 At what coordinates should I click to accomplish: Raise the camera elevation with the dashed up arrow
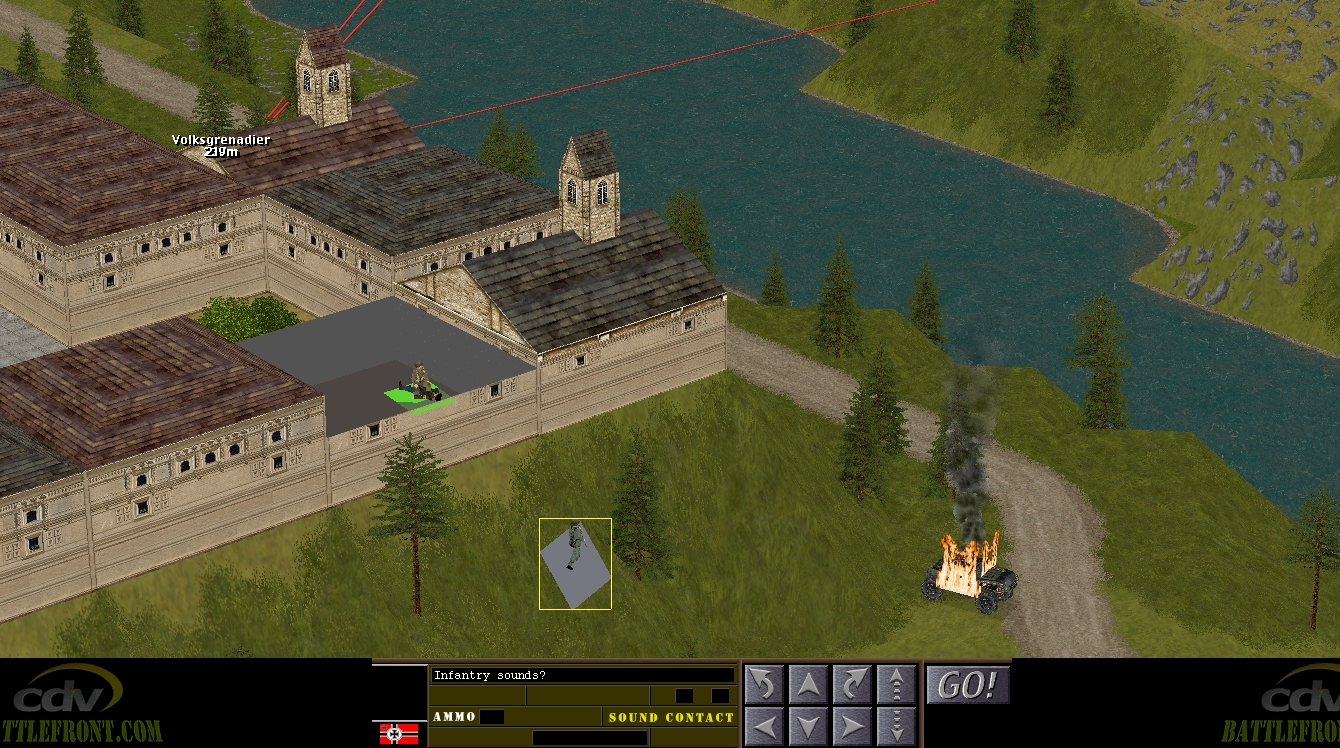click(x=897, y=684)
